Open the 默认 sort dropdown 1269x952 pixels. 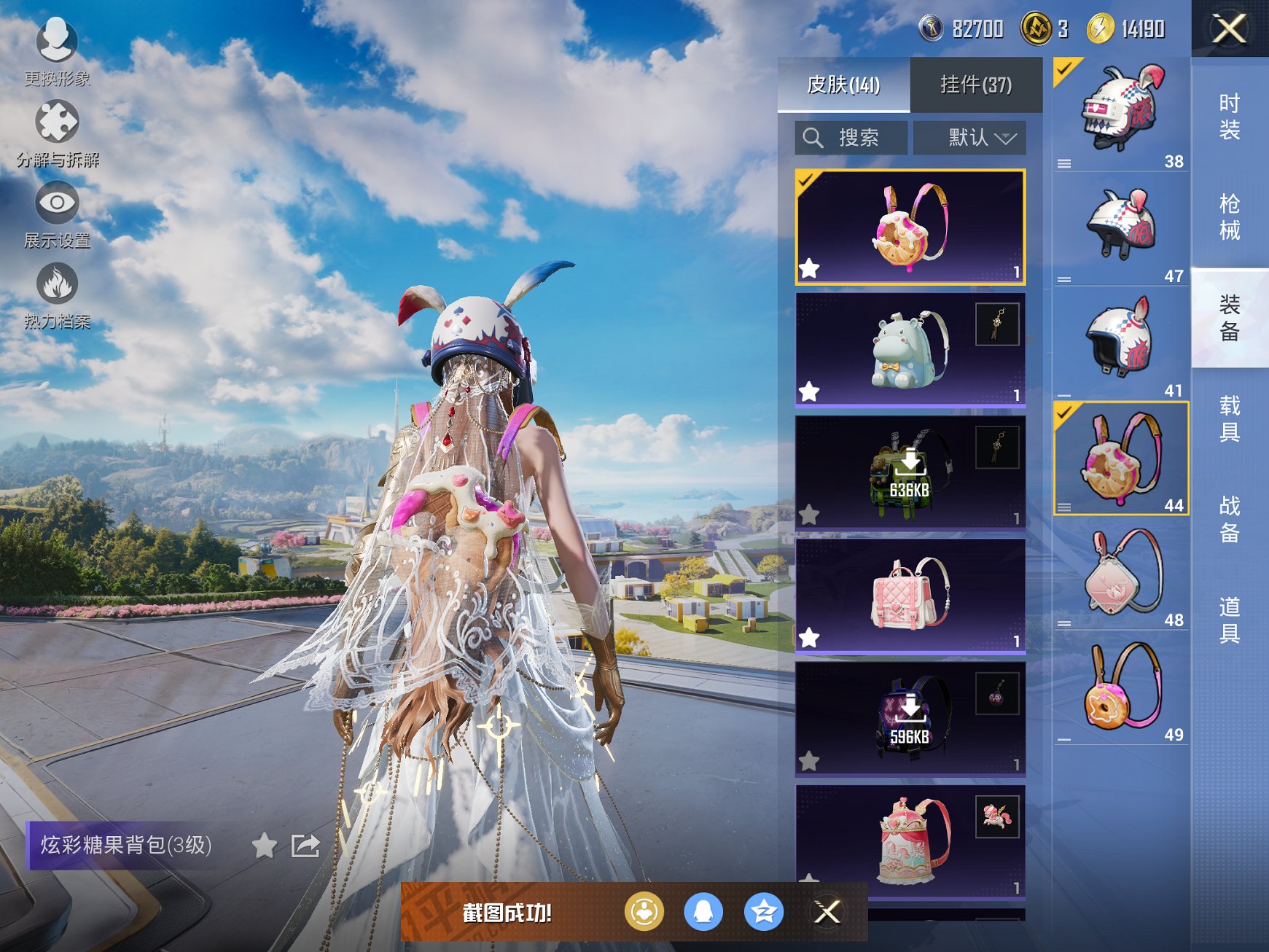coord(970,138)
